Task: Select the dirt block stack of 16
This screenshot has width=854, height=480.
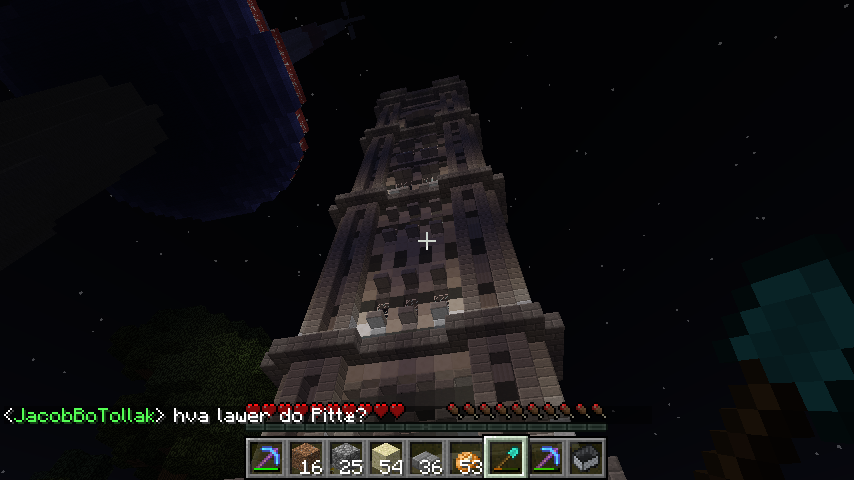Action: click(306, 457)
